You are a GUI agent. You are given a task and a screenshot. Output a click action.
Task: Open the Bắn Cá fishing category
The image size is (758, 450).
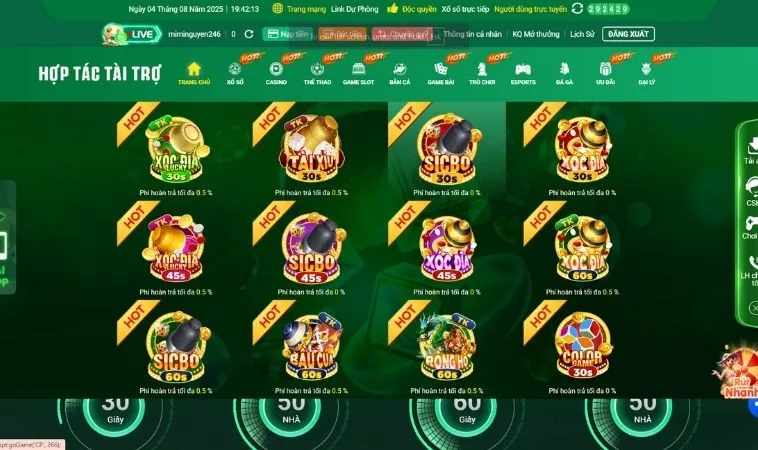pyautogui.click(x=399, y=73)
